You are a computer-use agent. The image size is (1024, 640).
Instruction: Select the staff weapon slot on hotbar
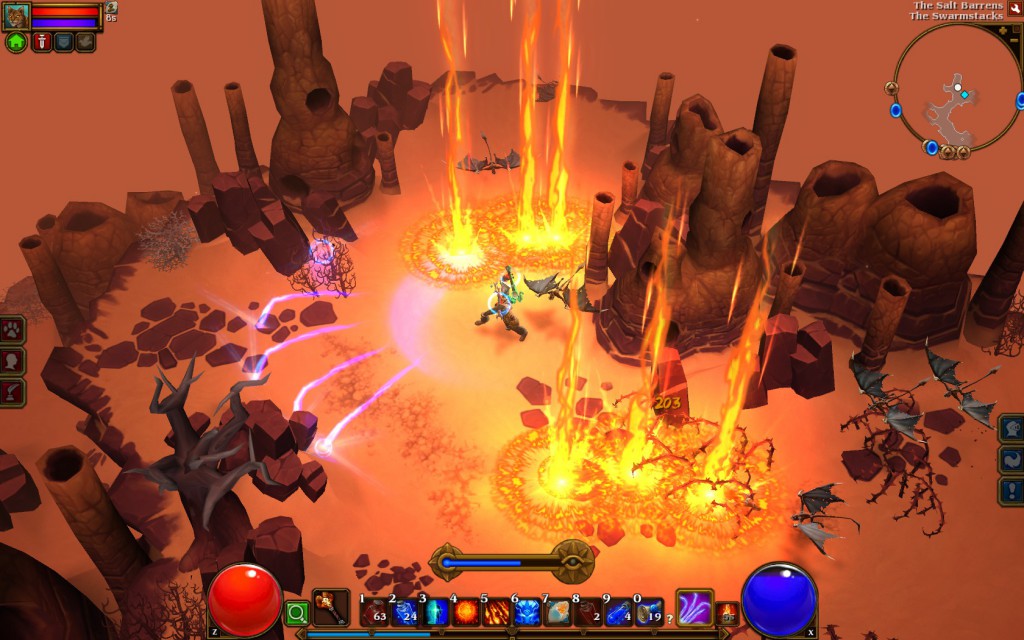pyautogui.click(x=330, y=607)
